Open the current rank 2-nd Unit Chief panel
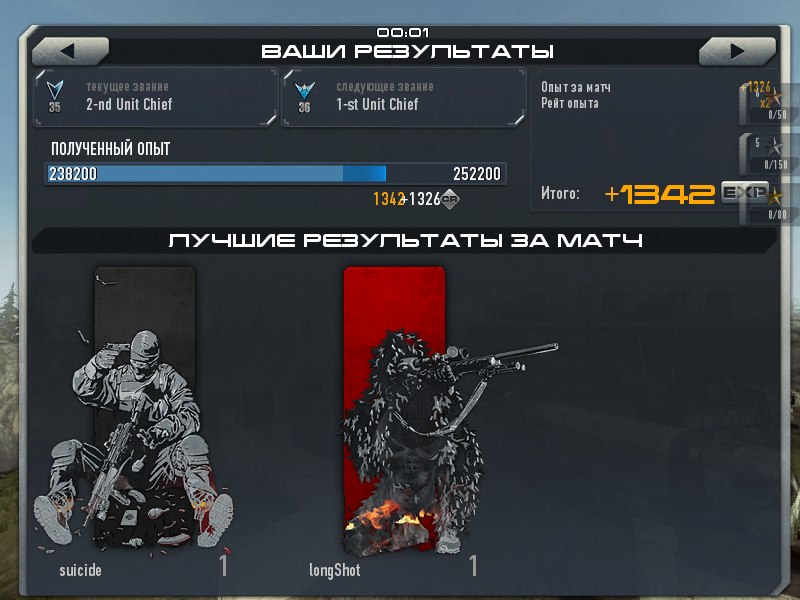This screenshot has height=600, width=800. point(156,97)
